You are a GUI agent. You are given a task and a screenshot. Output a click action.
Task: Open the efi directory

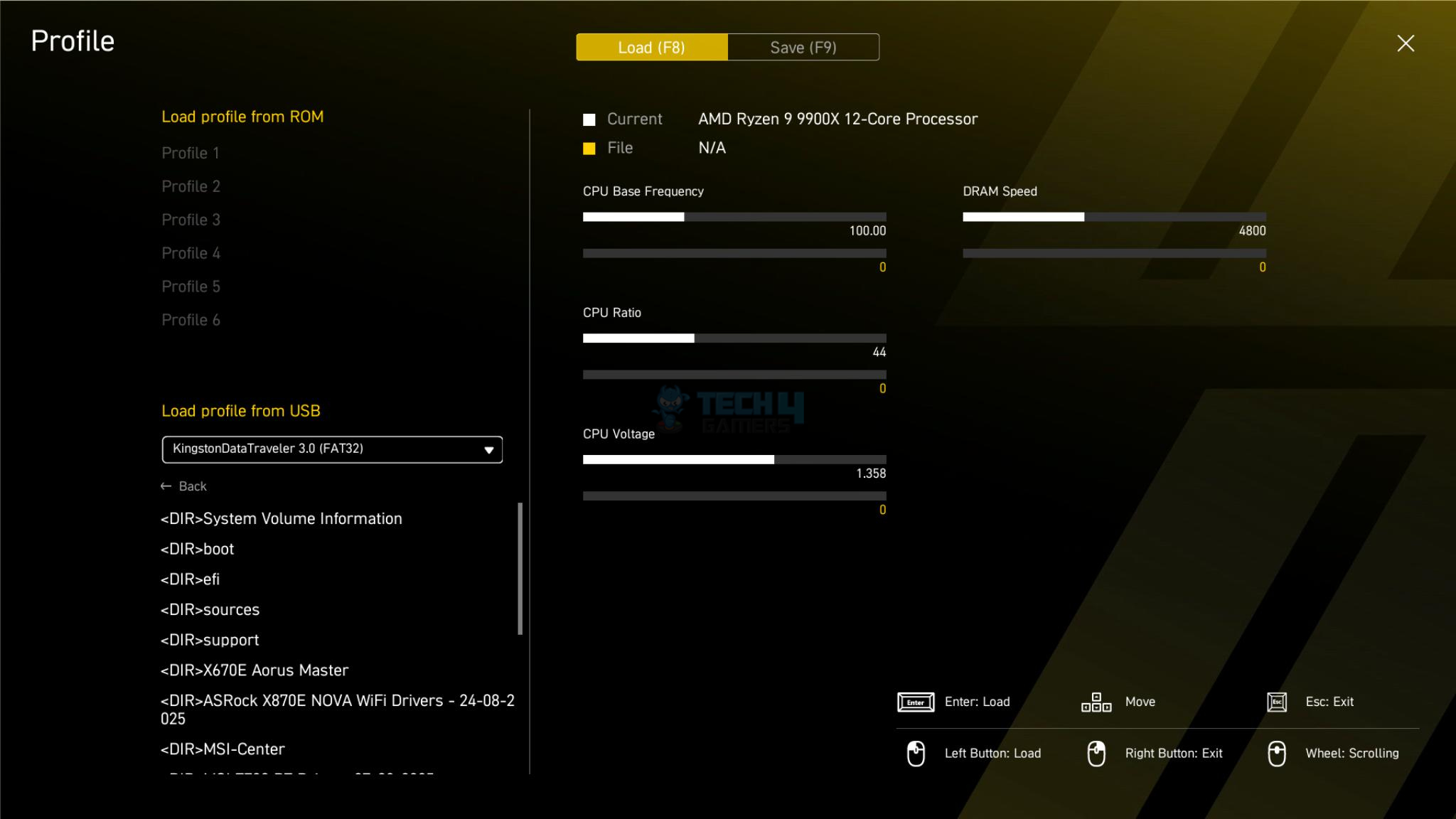[191, 579]
